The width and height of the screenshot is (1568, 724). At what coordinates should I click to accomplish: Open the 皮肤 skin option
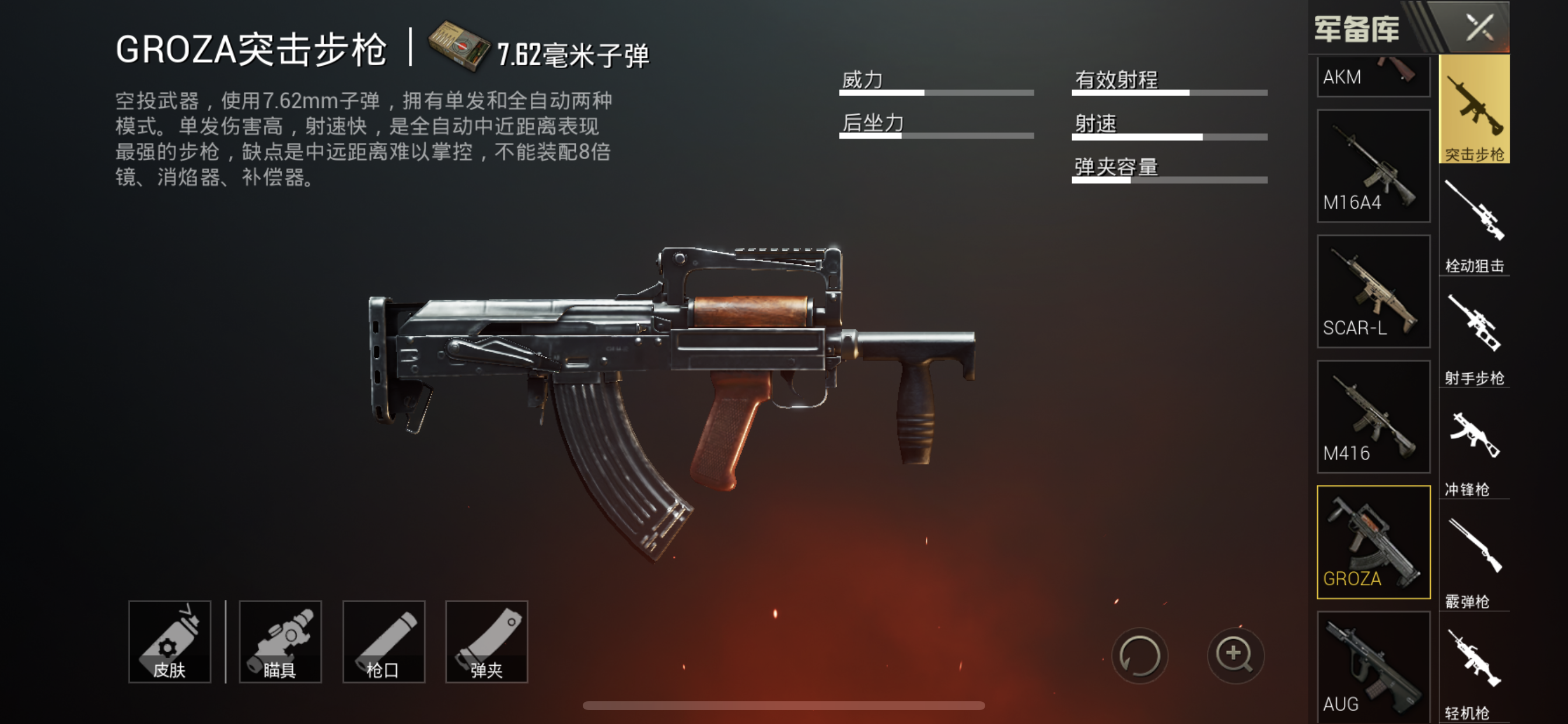(169, 642)
